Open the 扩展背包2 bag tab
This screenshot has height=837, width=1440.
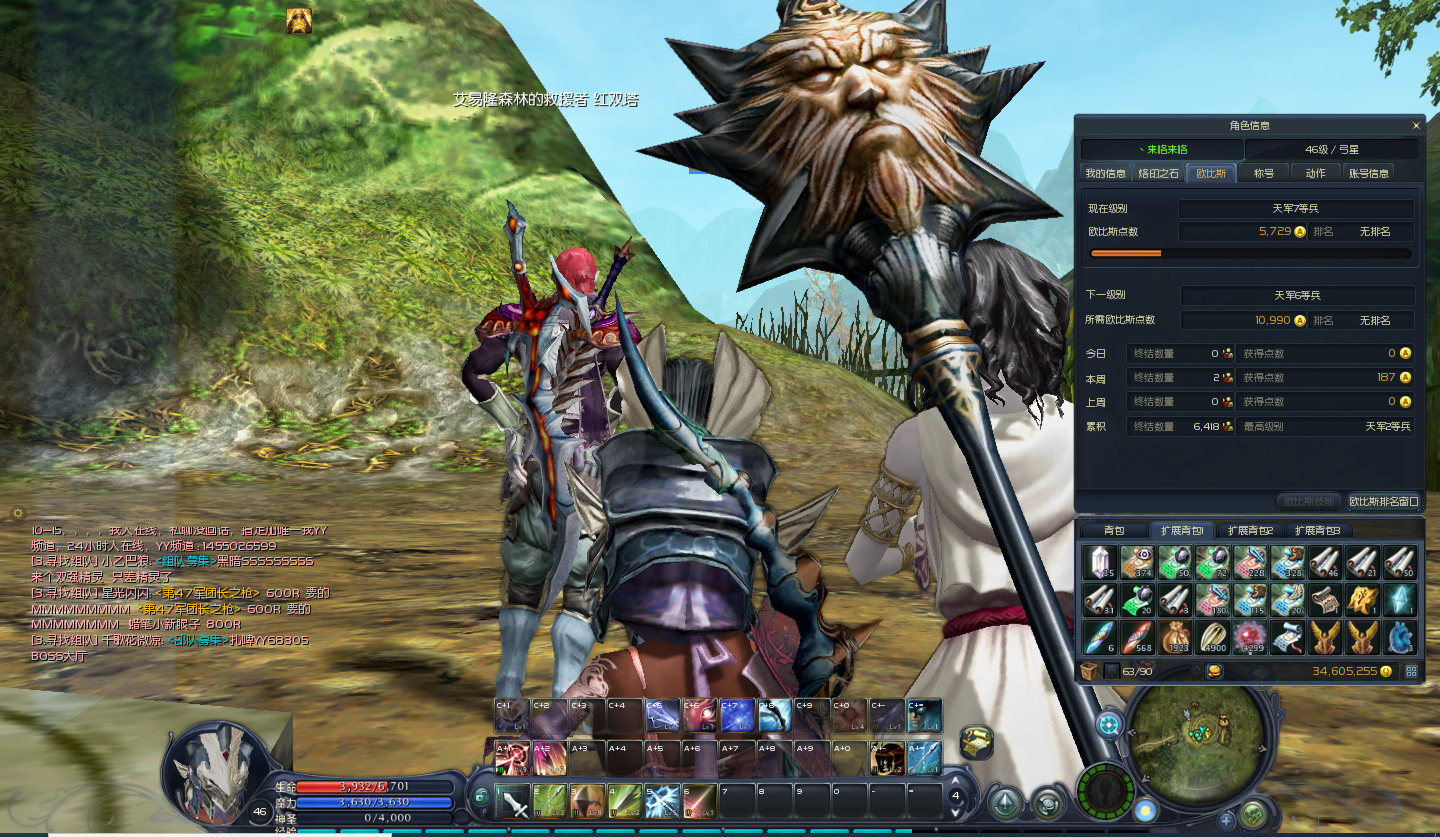click(1250, 530)
